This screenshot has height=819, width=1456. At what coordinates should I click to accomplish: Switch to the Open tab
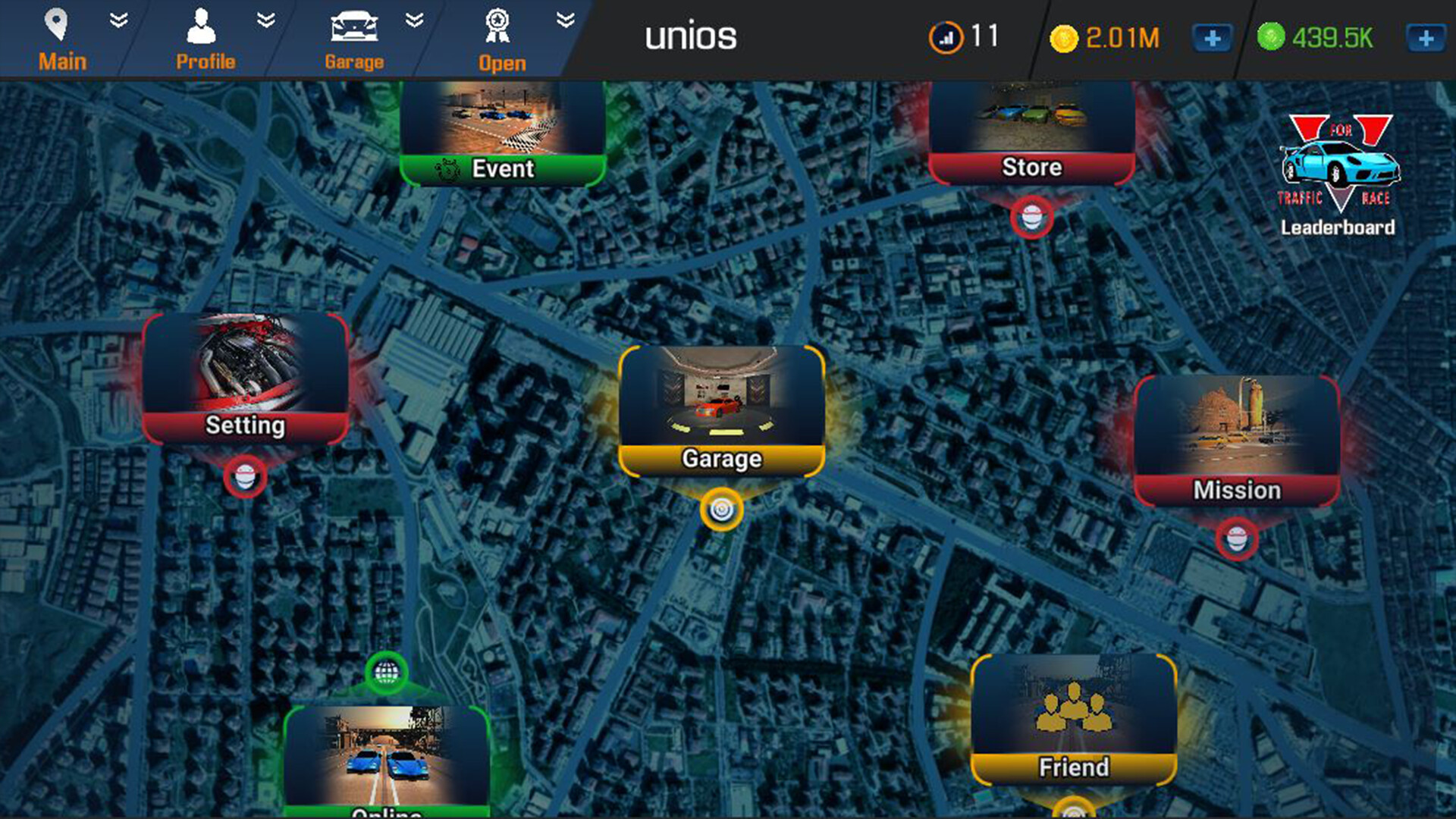tap(500, 42)
